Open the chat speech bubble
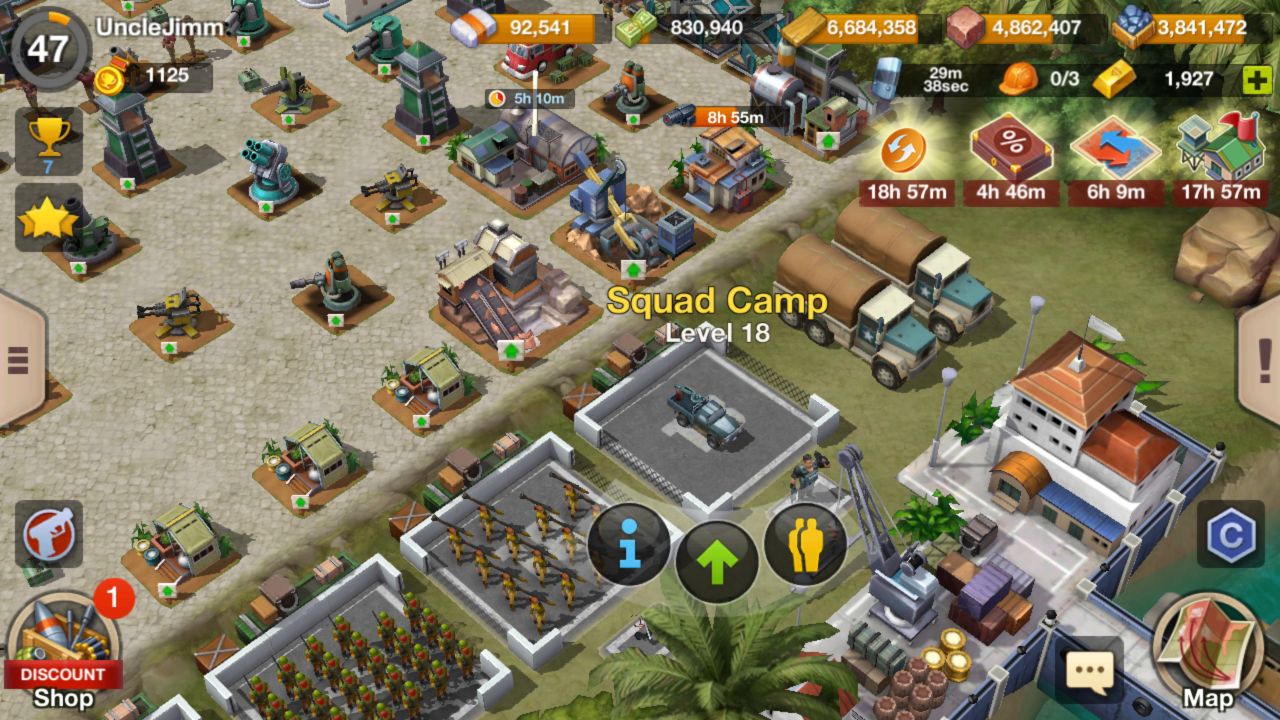The image size is (1280, 720). click(x=1089, y=671)
